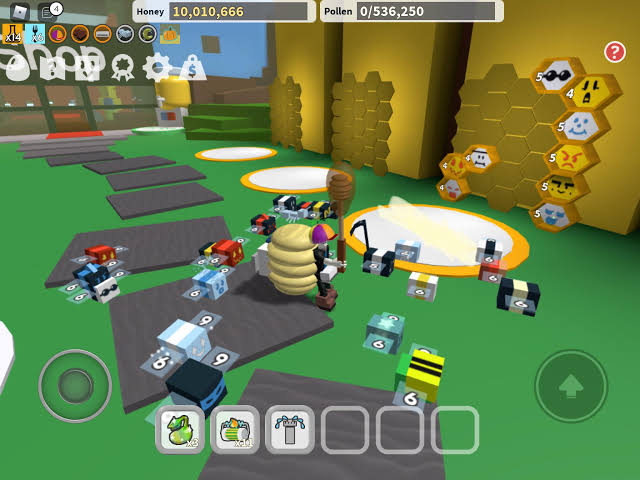Click the red question mark help button
This screenshot has height=480, width=640.
[x=615, y=51]
